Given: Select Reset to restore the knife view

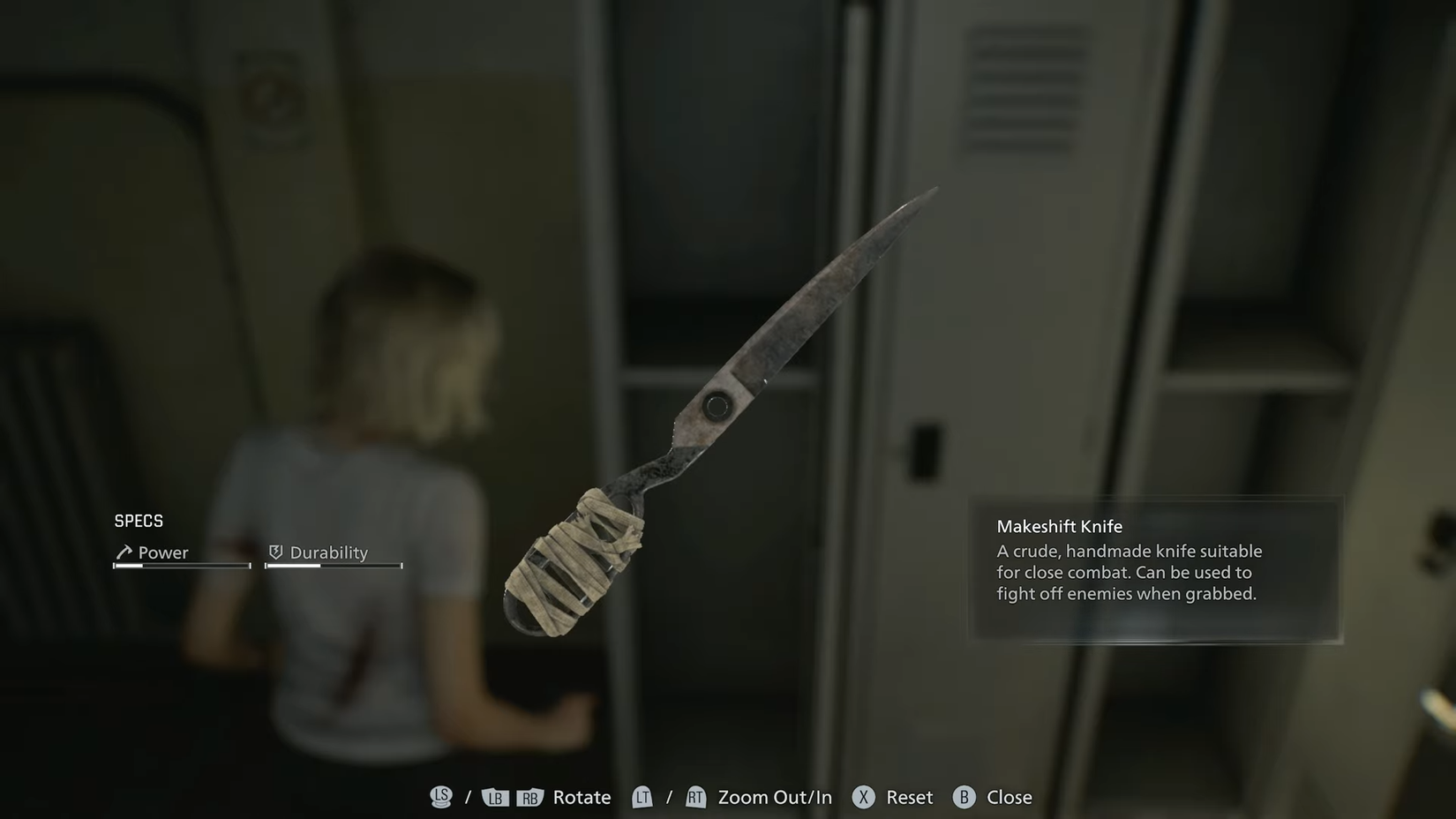Looking at the screenshot, I should point(909,797).
